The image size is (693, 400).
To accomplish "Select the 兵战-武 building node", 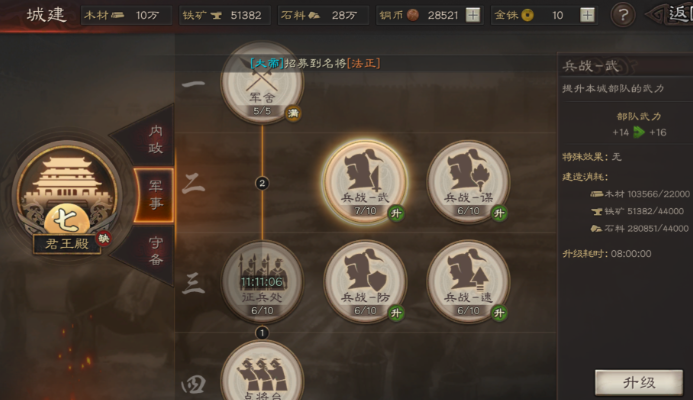I will [x=365, y=182].
